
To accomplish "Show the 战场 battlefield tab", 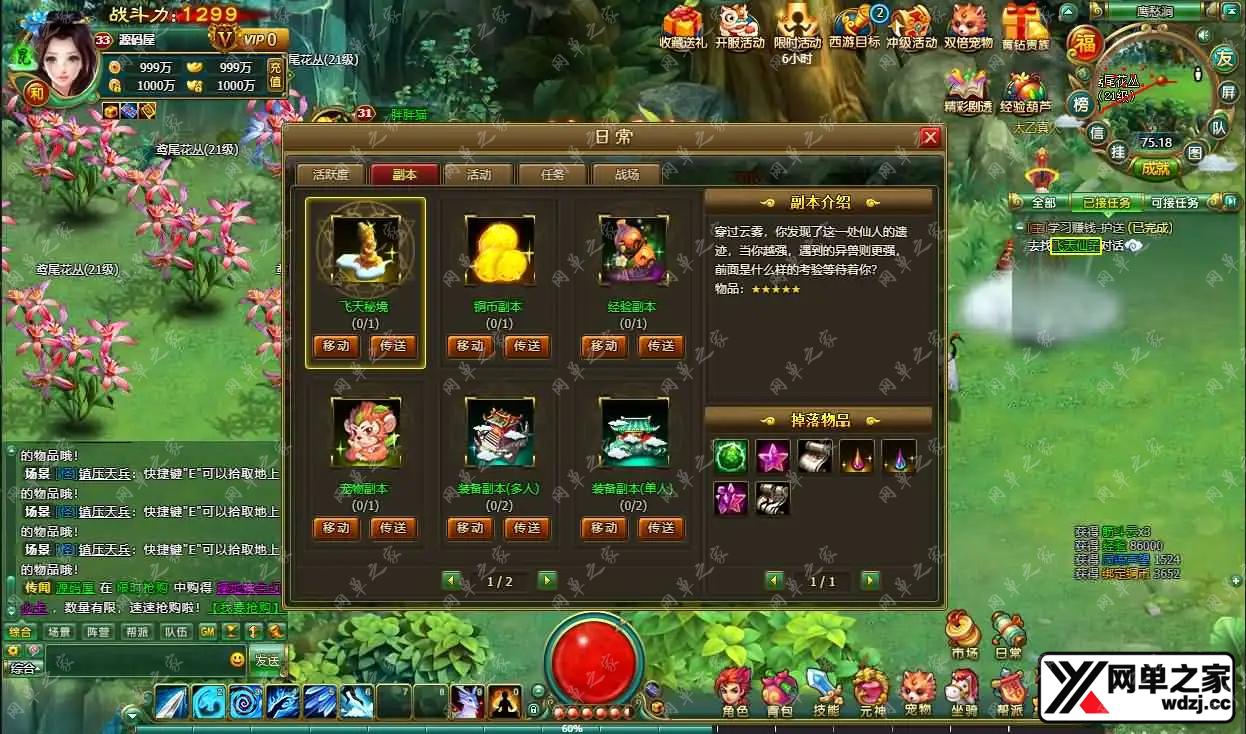I will [627, 174].
